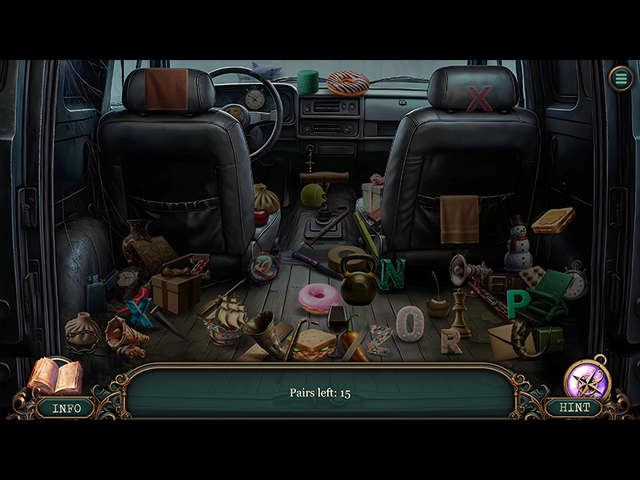Image resolution: width=640 pixels, height=480 pixels.
Task: Open the journal book icon
Action: [55, 377]
